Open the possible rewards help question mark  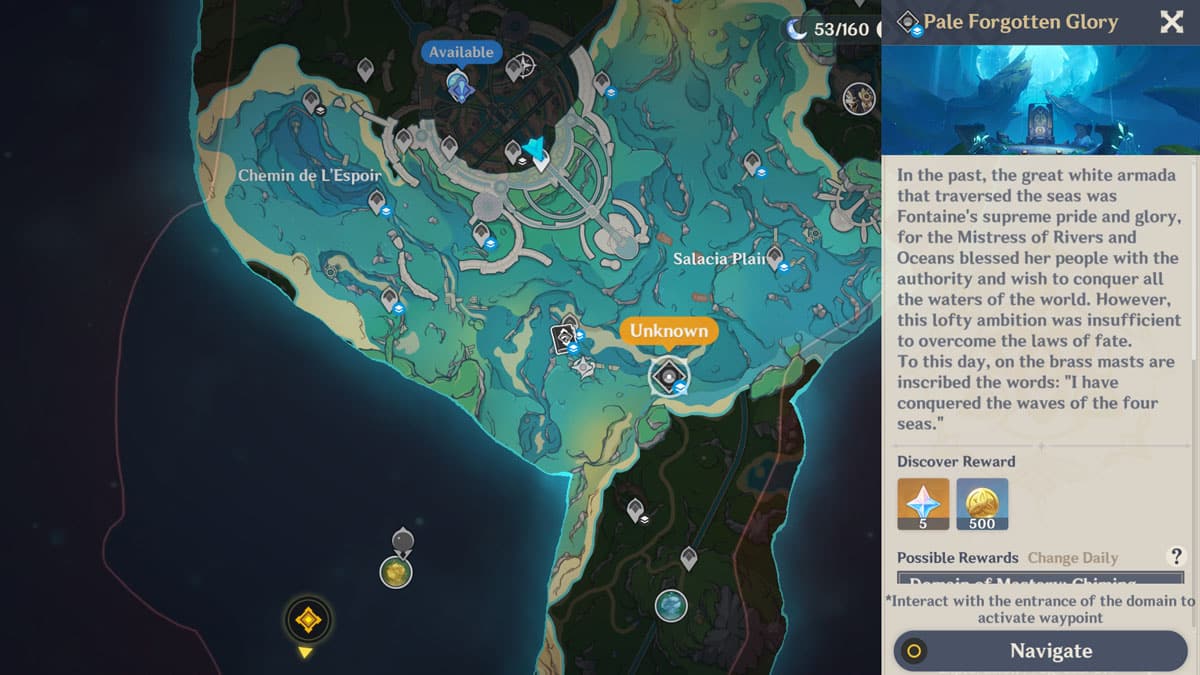[1176, 557]
